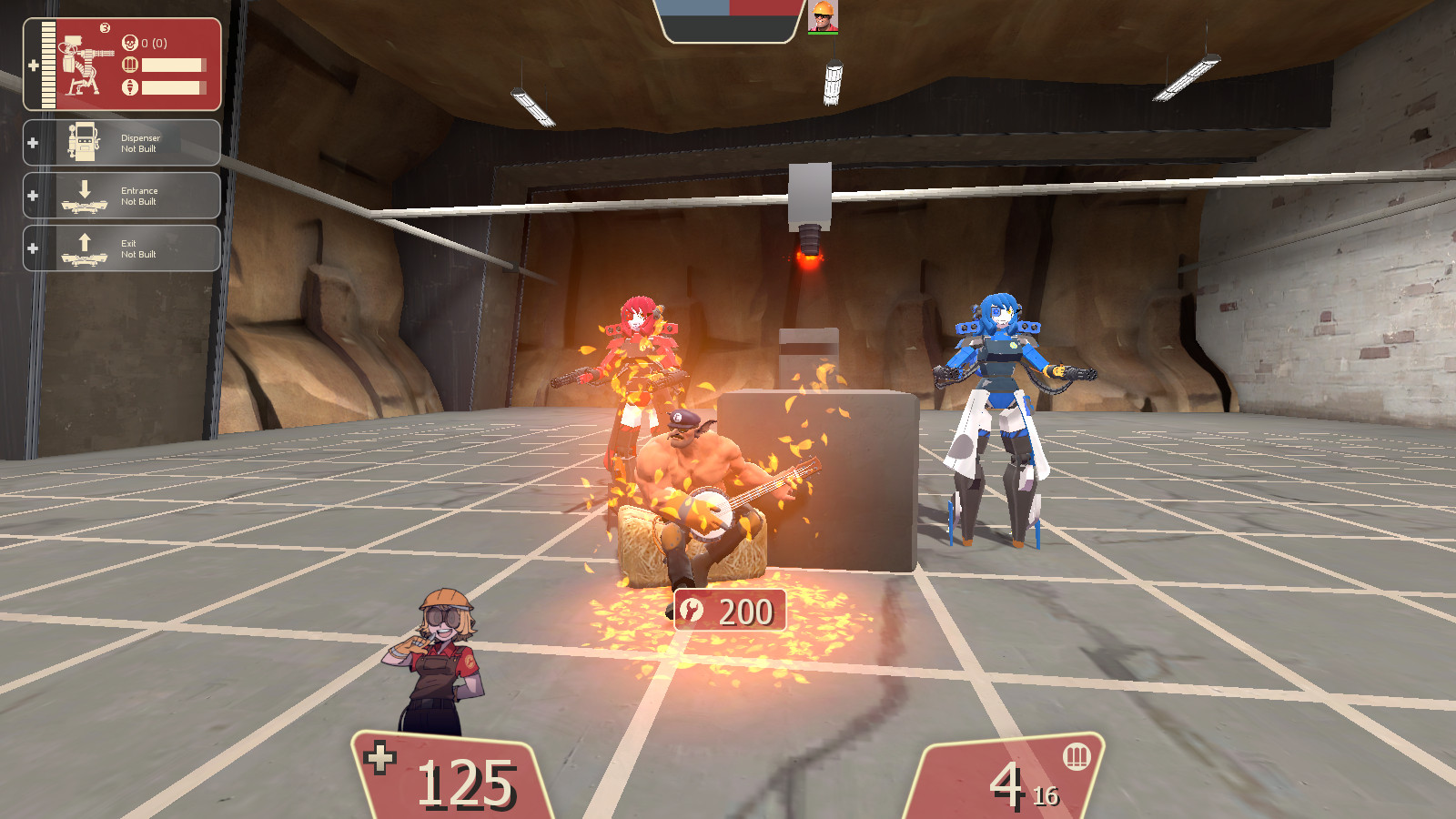Click the Engineer avatar portrait top right
The image size is (1456, 819).
coord(823,16)
